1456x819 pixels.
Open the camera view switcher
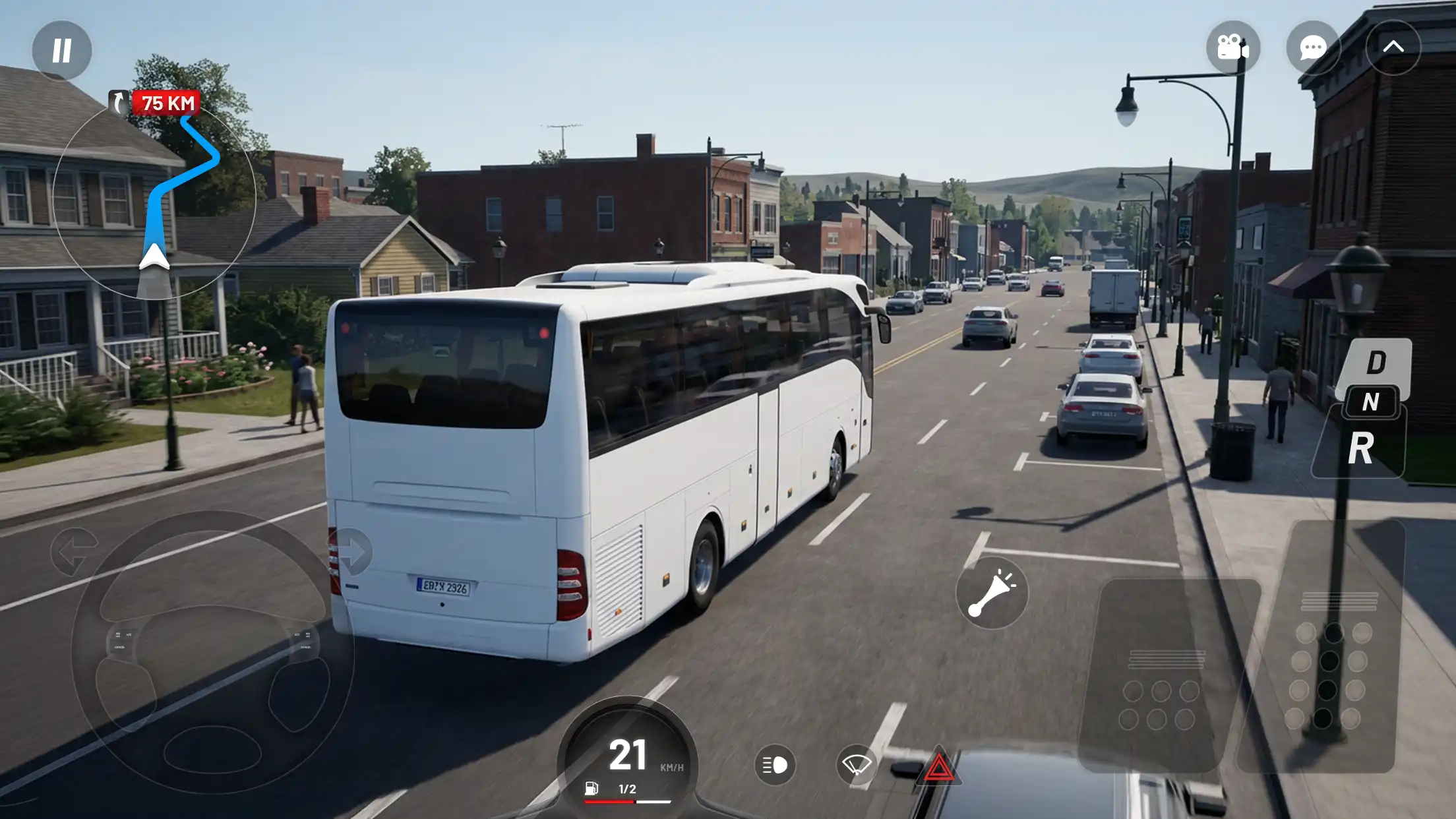pos(1233,46)
